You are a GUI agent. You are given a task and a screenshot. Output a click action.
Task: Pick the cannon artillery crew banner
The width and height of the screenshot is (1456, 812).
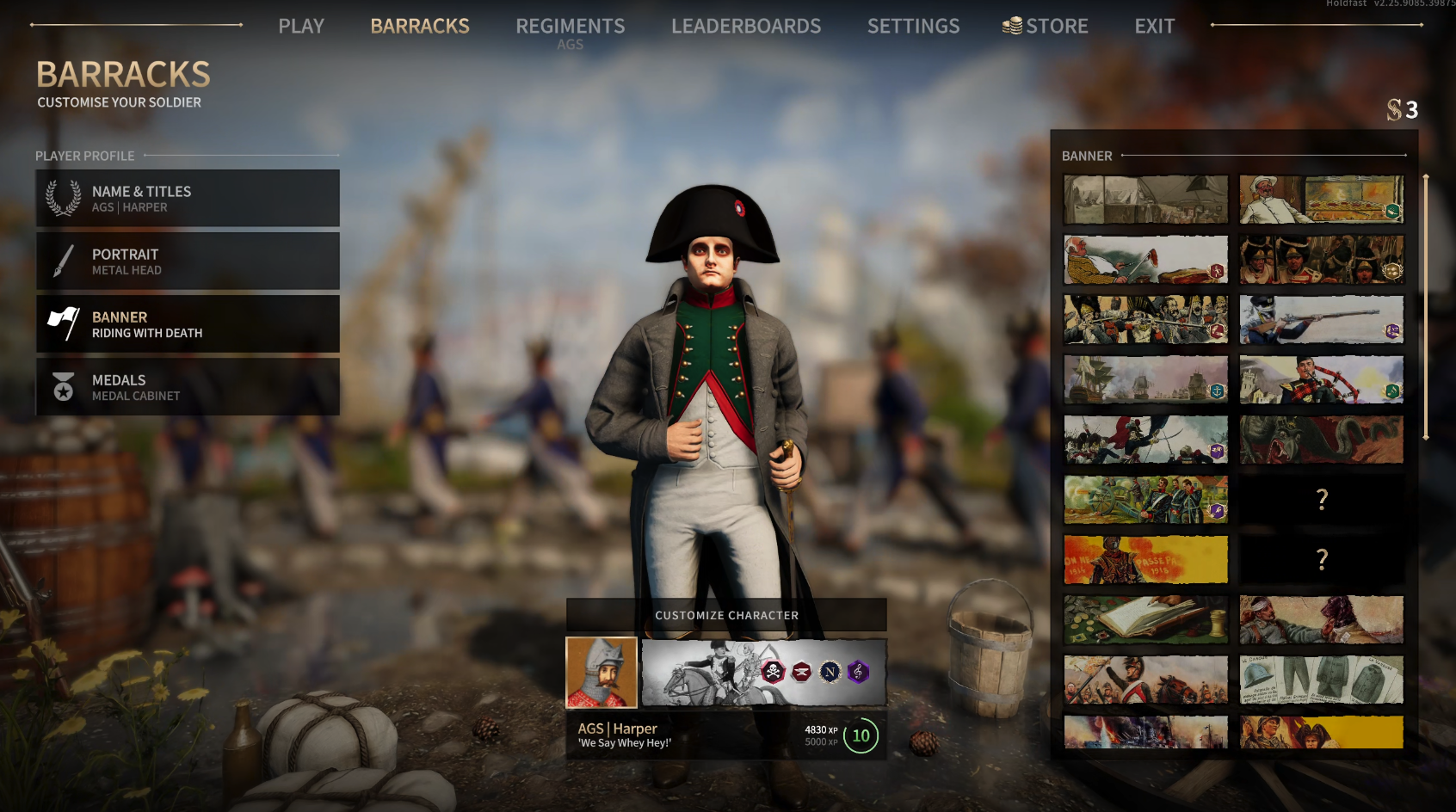point(1145,500)
